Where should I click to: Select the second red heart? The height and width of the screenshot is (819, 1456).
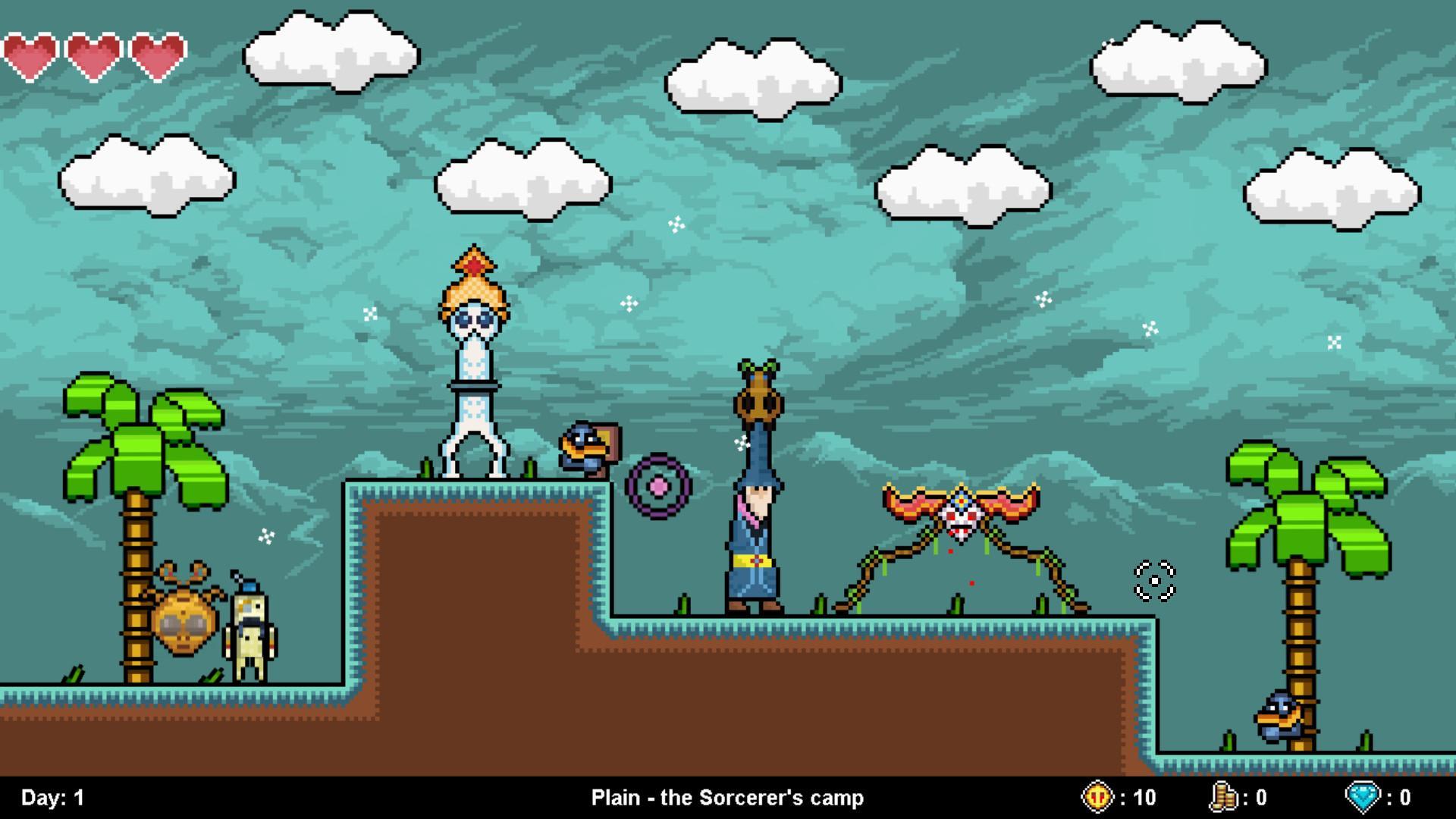91,55
